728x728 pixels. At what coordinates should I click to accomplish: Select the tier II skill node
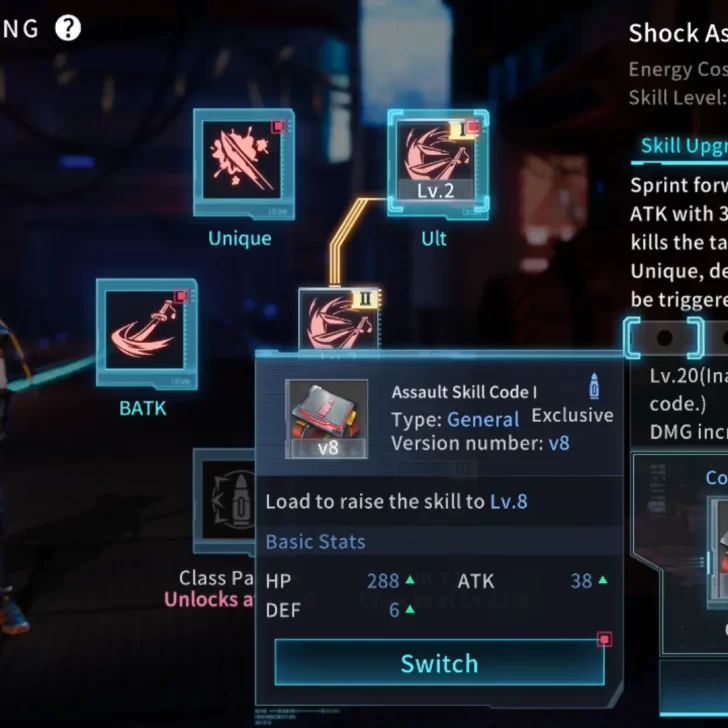coord(340,318)
